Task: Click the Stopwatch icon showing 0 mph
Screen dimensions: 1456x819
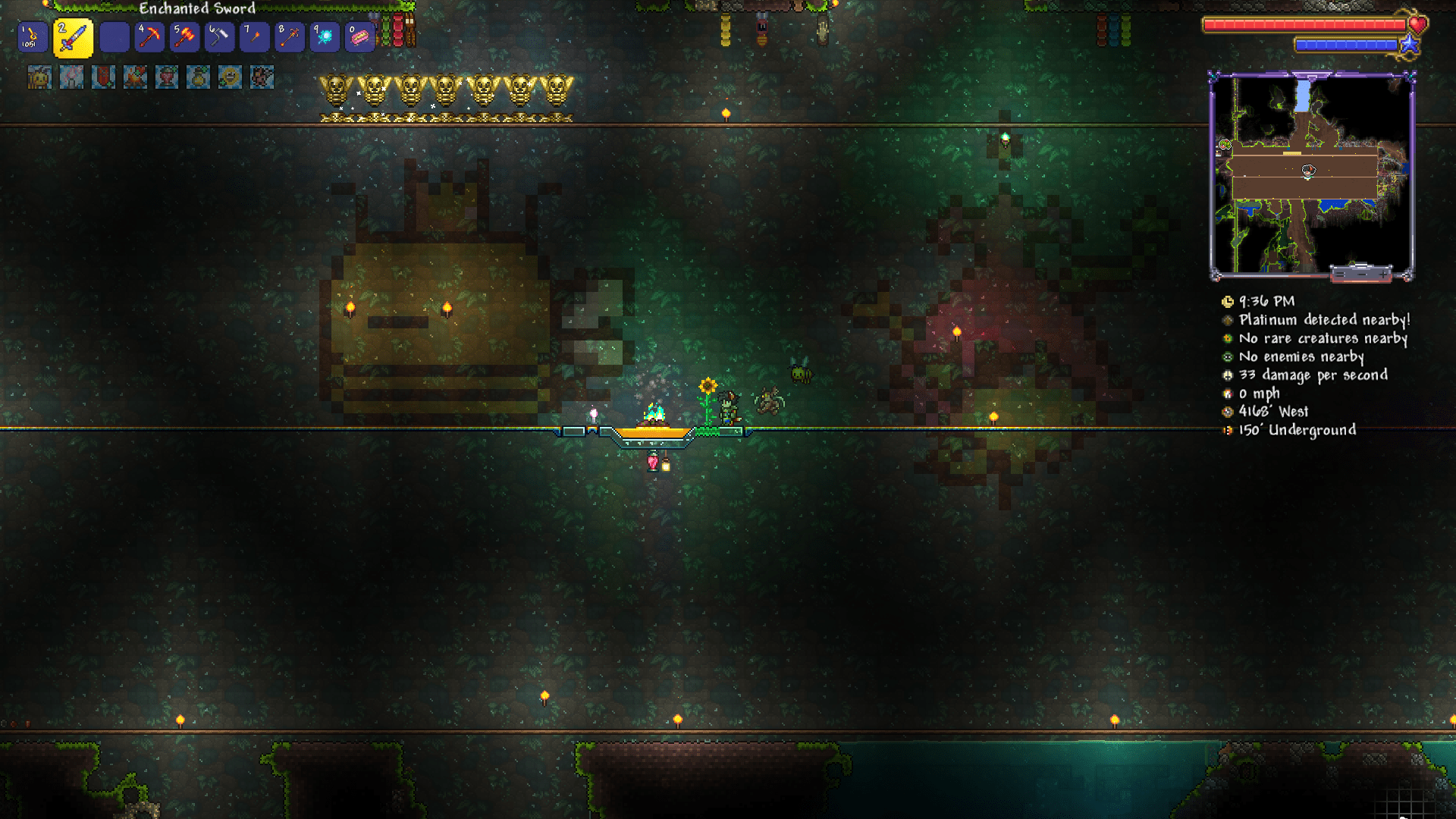Action: (x=1228, y=394)
